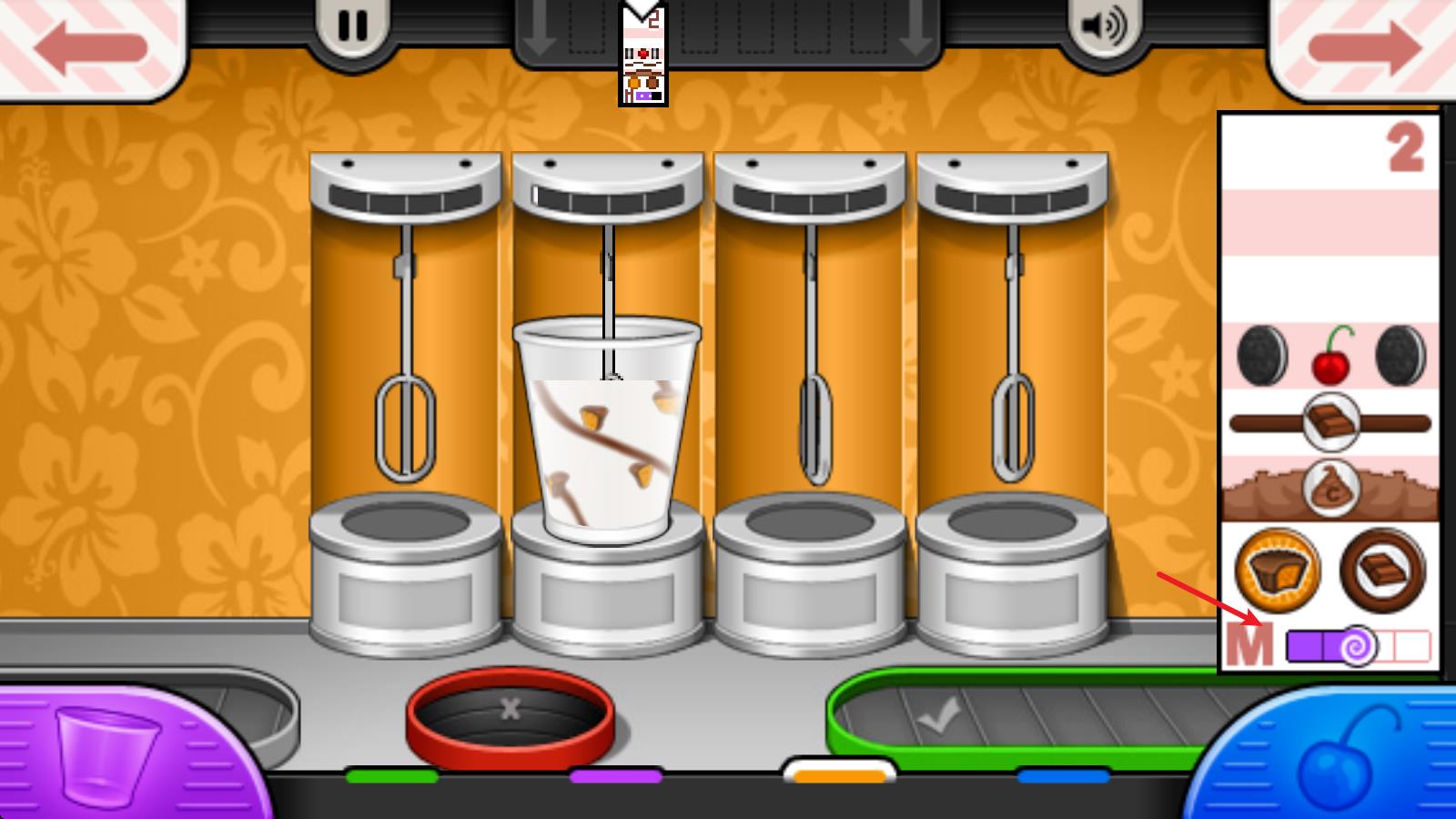Select the small order ticket on the line
The width and height of the screenshot is (1456, 819).
[643, 56]
